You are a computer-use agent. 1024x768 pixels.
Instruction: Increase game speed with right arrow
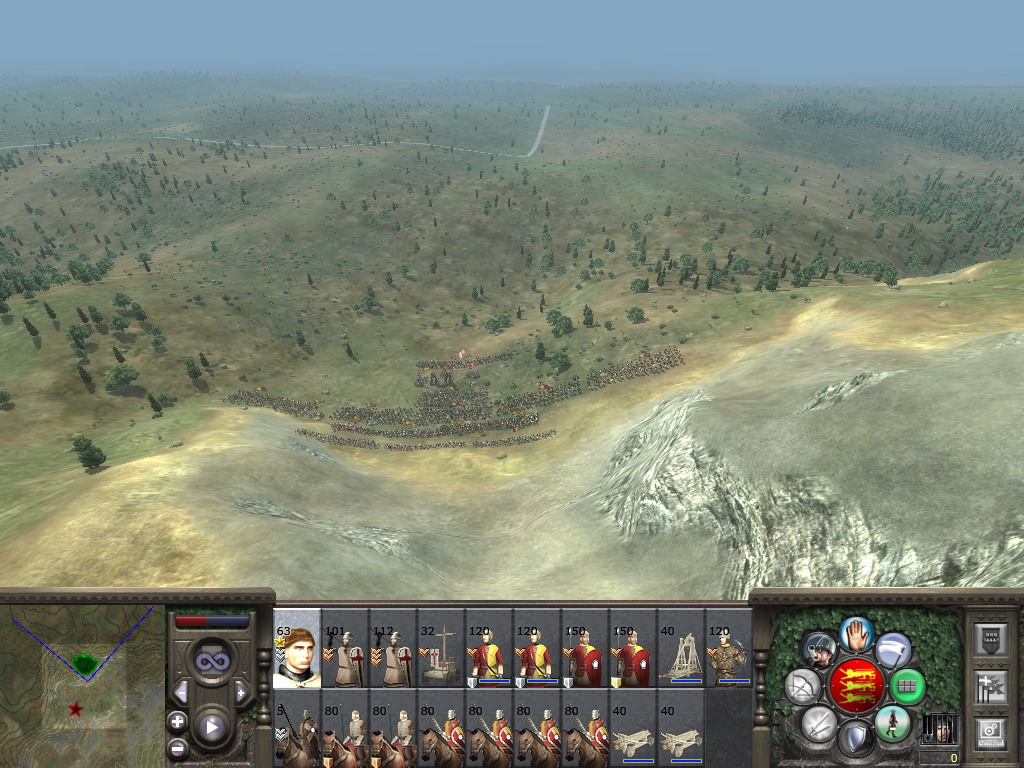tap(242, 692)
